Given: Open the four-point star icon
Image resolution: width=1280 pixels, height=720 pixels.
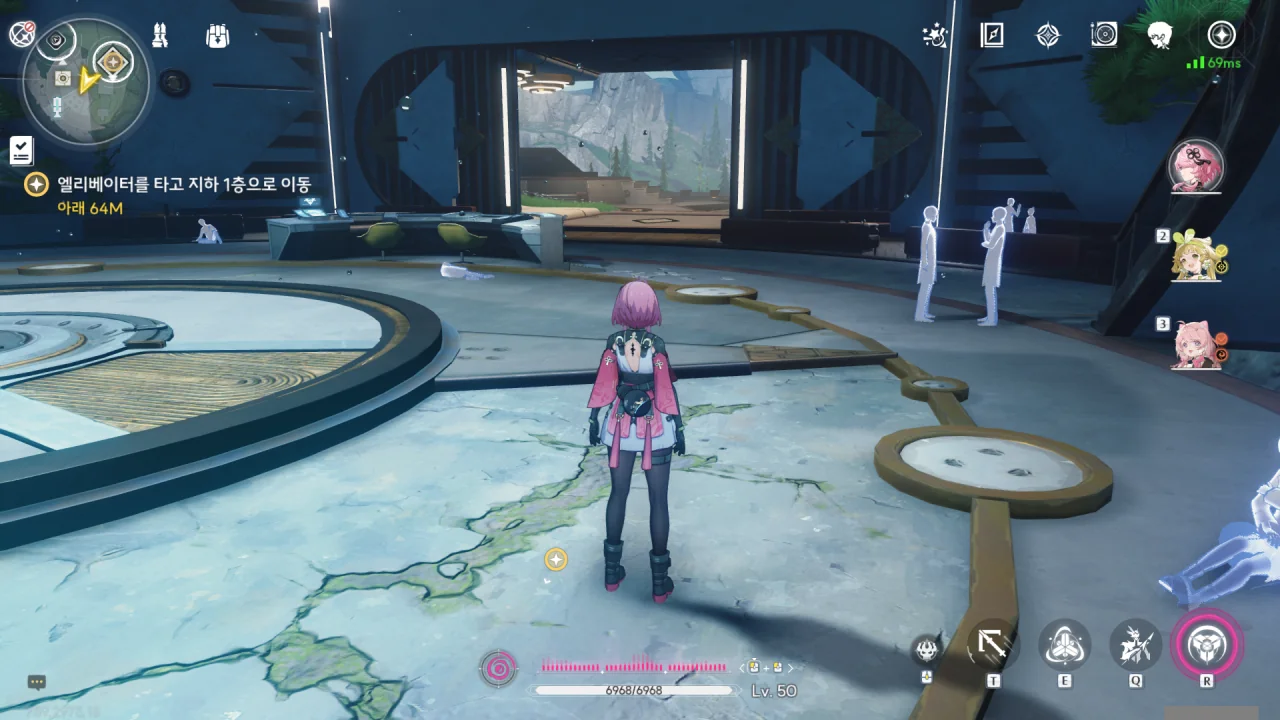Looking at the screenshot, I should (x=1047, y=36).
